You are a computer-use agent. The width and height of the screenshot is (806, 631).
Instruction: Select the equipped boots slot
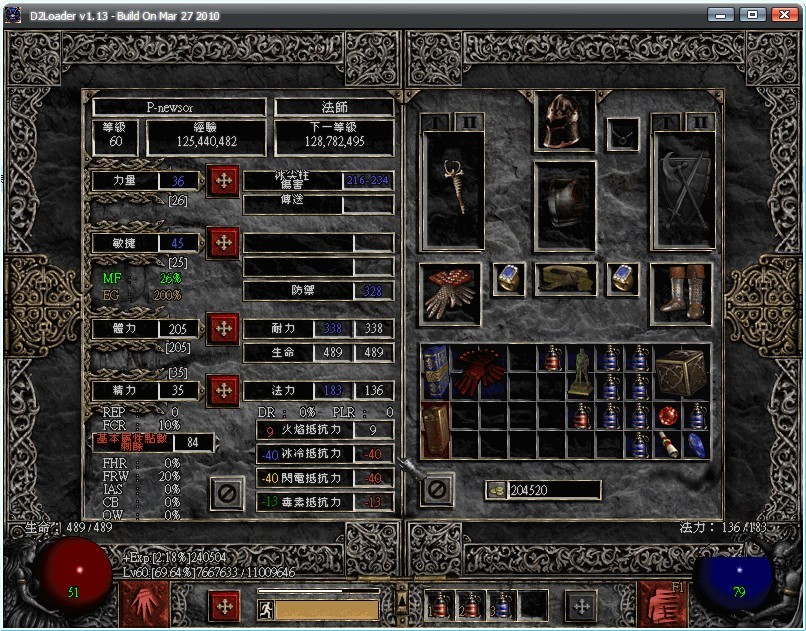click(x=682, y=293)
